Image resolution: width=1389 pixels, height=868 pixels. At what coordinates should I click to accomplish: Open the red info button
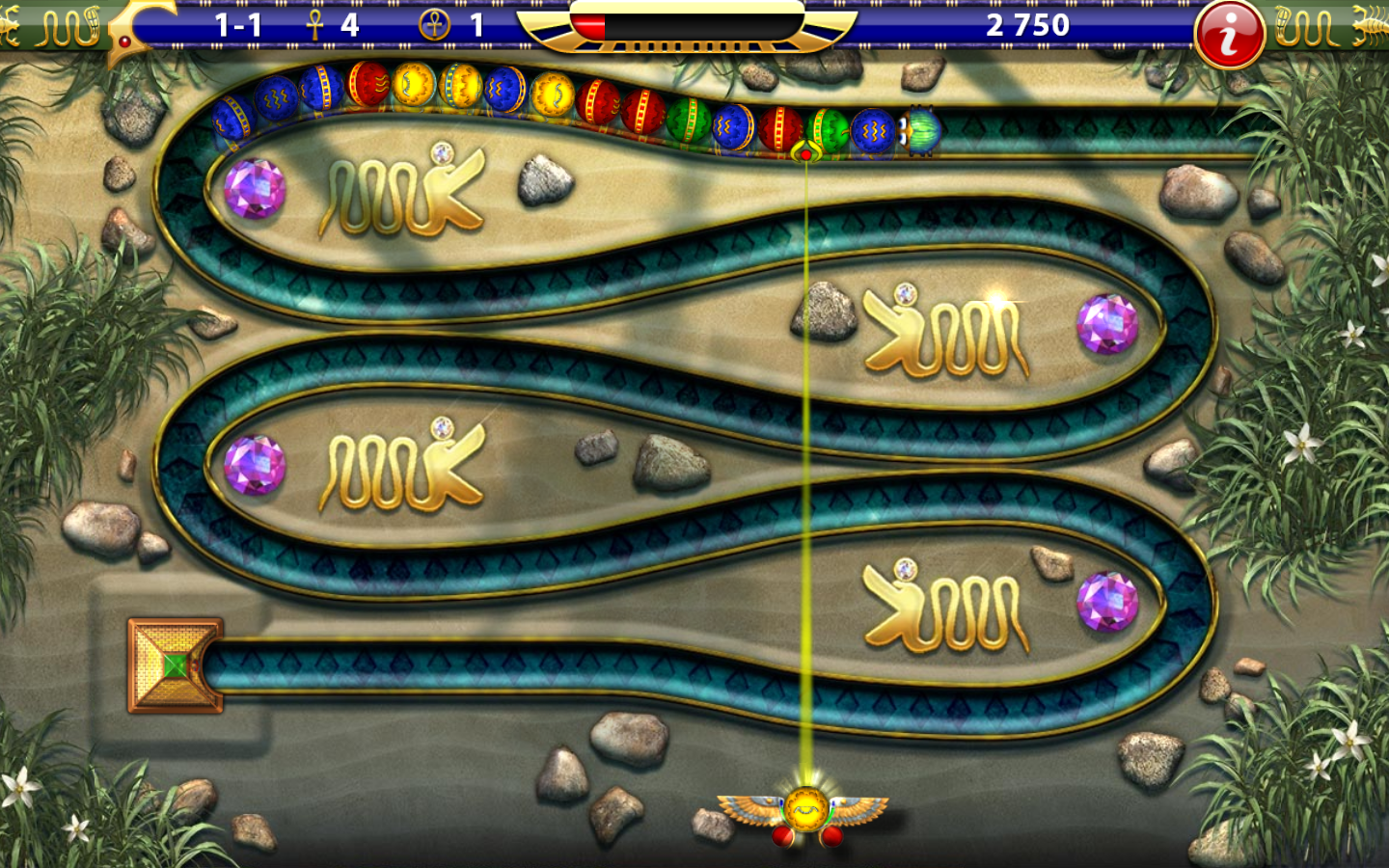tap(1229, 36)
